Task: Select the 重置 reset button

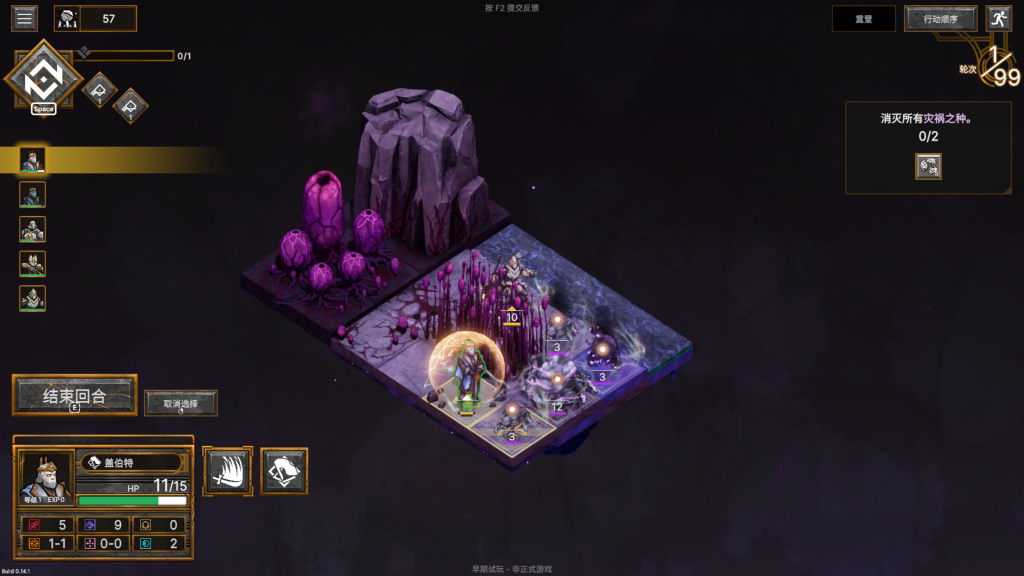Action: pos(864,18)
